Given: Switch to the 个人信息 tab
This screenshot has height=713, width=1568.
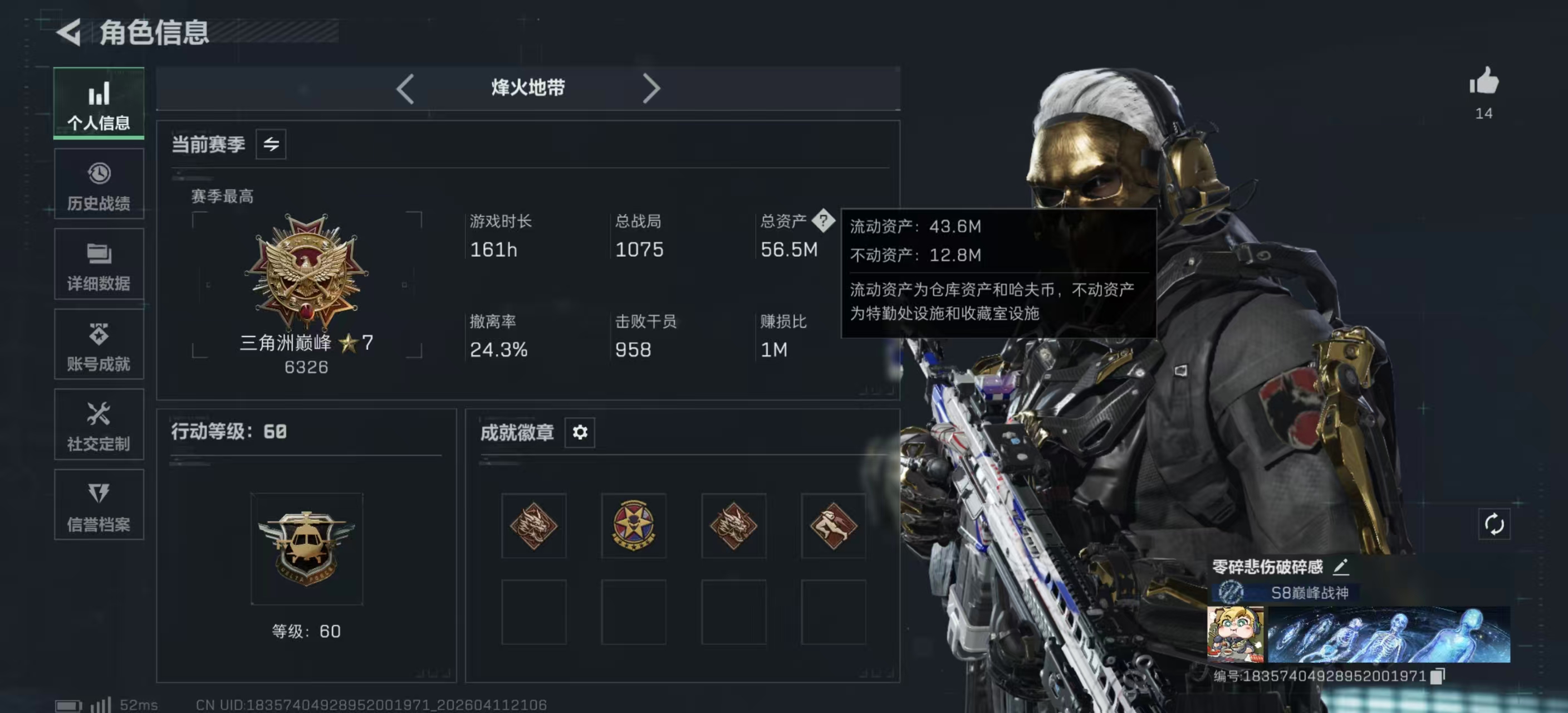Looking at the screenshot, I should coord(99,104).
